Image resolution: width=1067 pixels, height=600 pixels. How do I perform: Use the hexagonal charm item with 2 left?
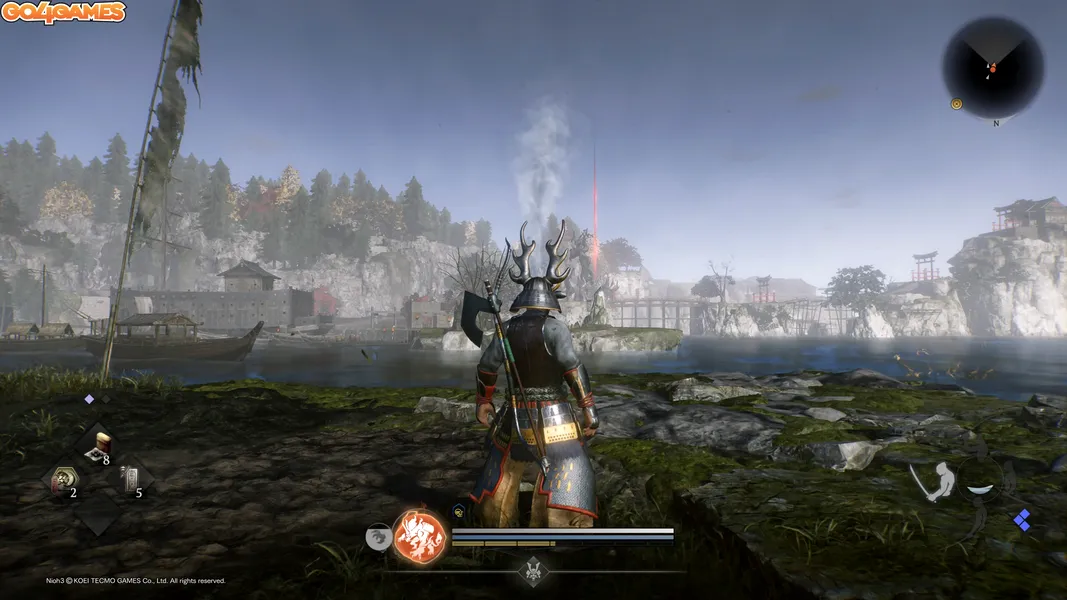(x=61, y=480)
